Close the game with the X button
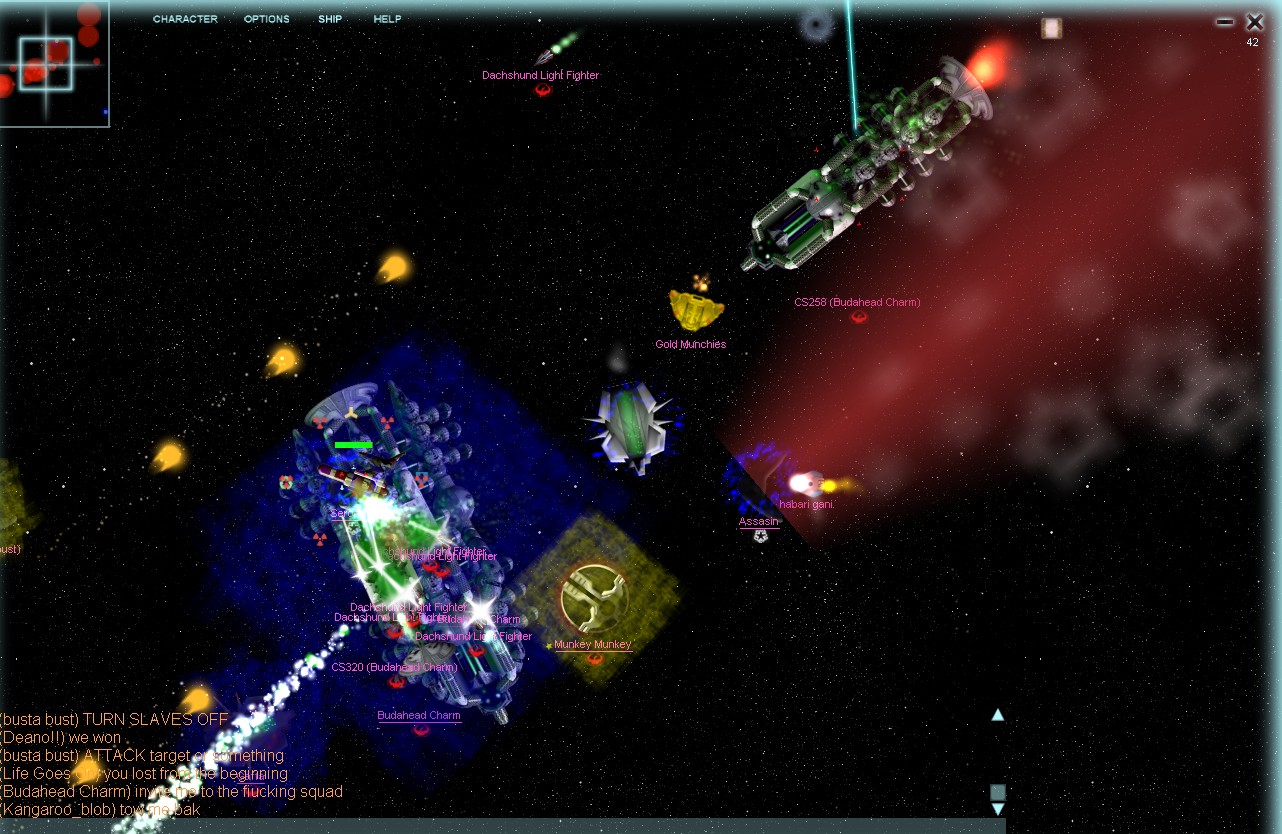1282x834 pixels. click(x=1254, y=21)
